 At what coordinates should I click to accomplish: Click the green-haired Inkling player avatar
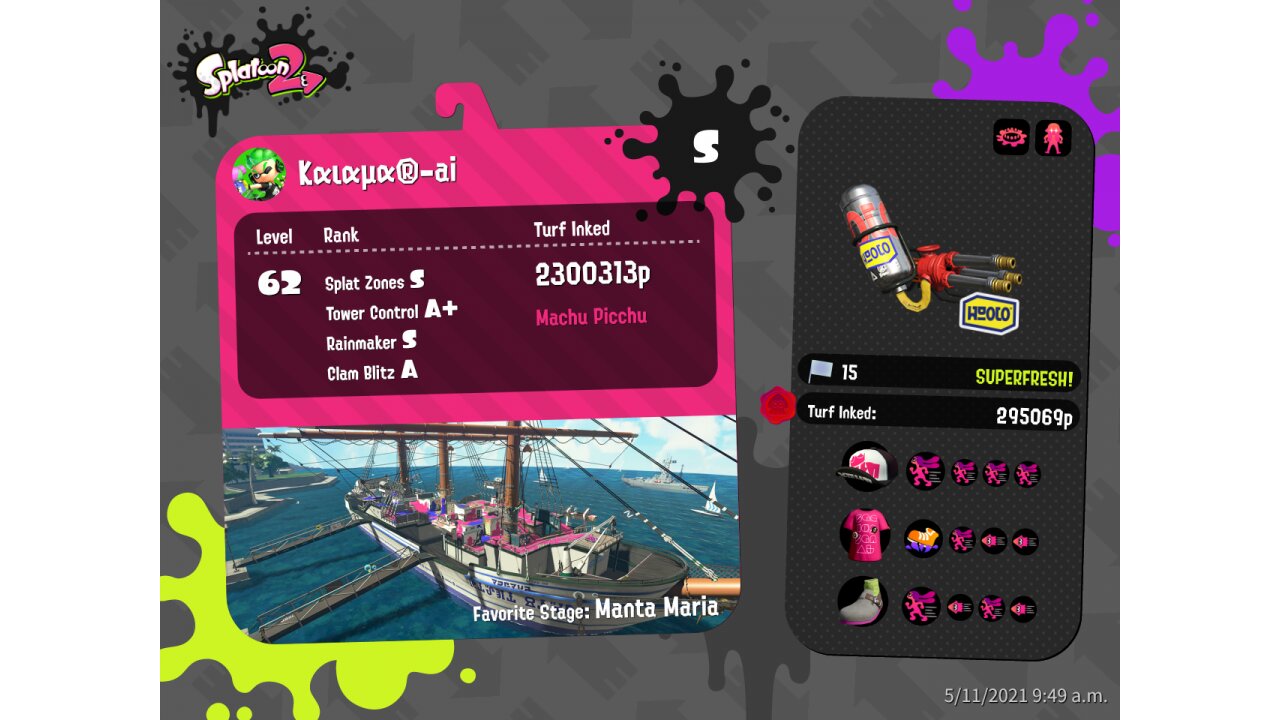click(x=258, y=174)
